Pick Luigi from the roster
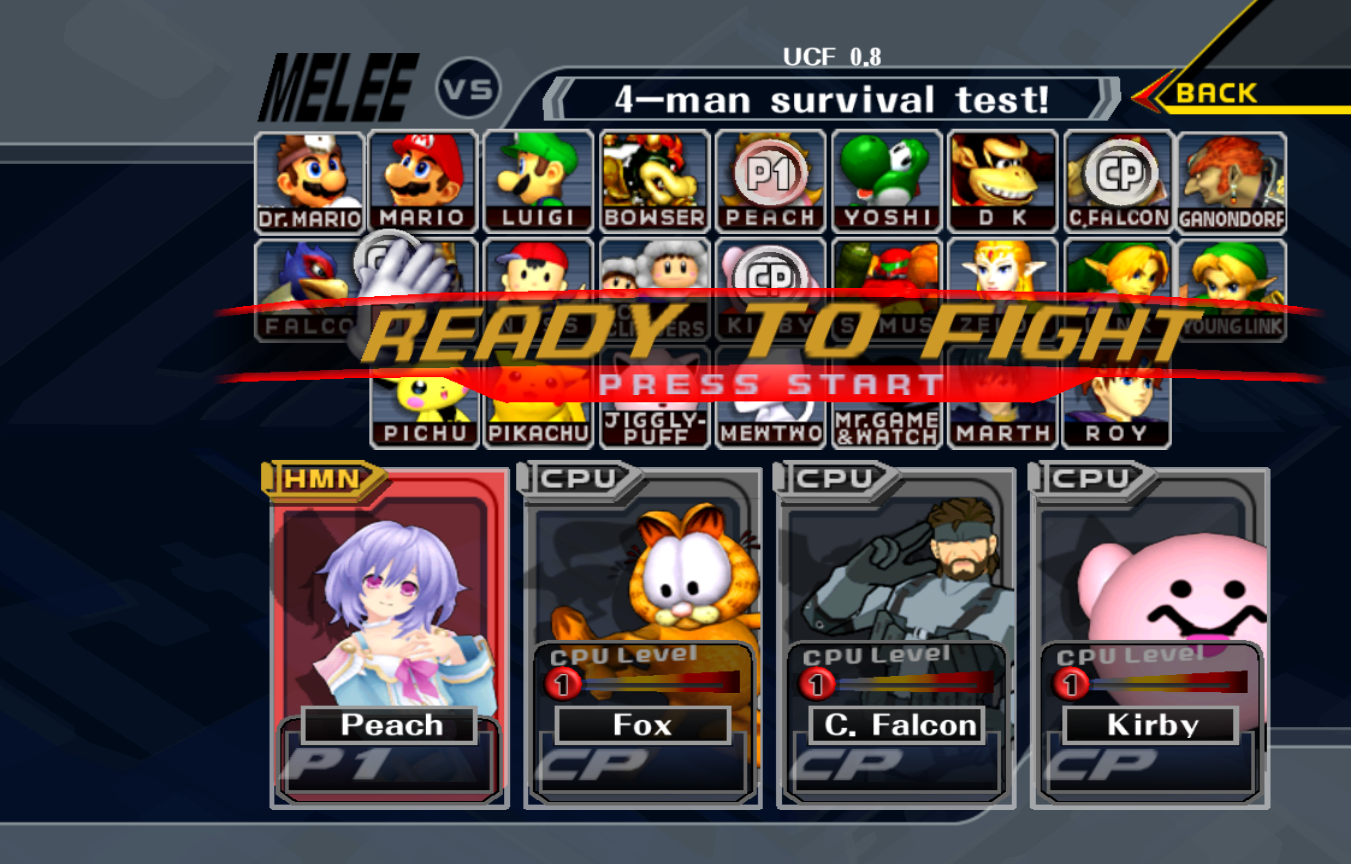Image resolution: width=1351 pixels, height=864 pixels. pos(538,175)
